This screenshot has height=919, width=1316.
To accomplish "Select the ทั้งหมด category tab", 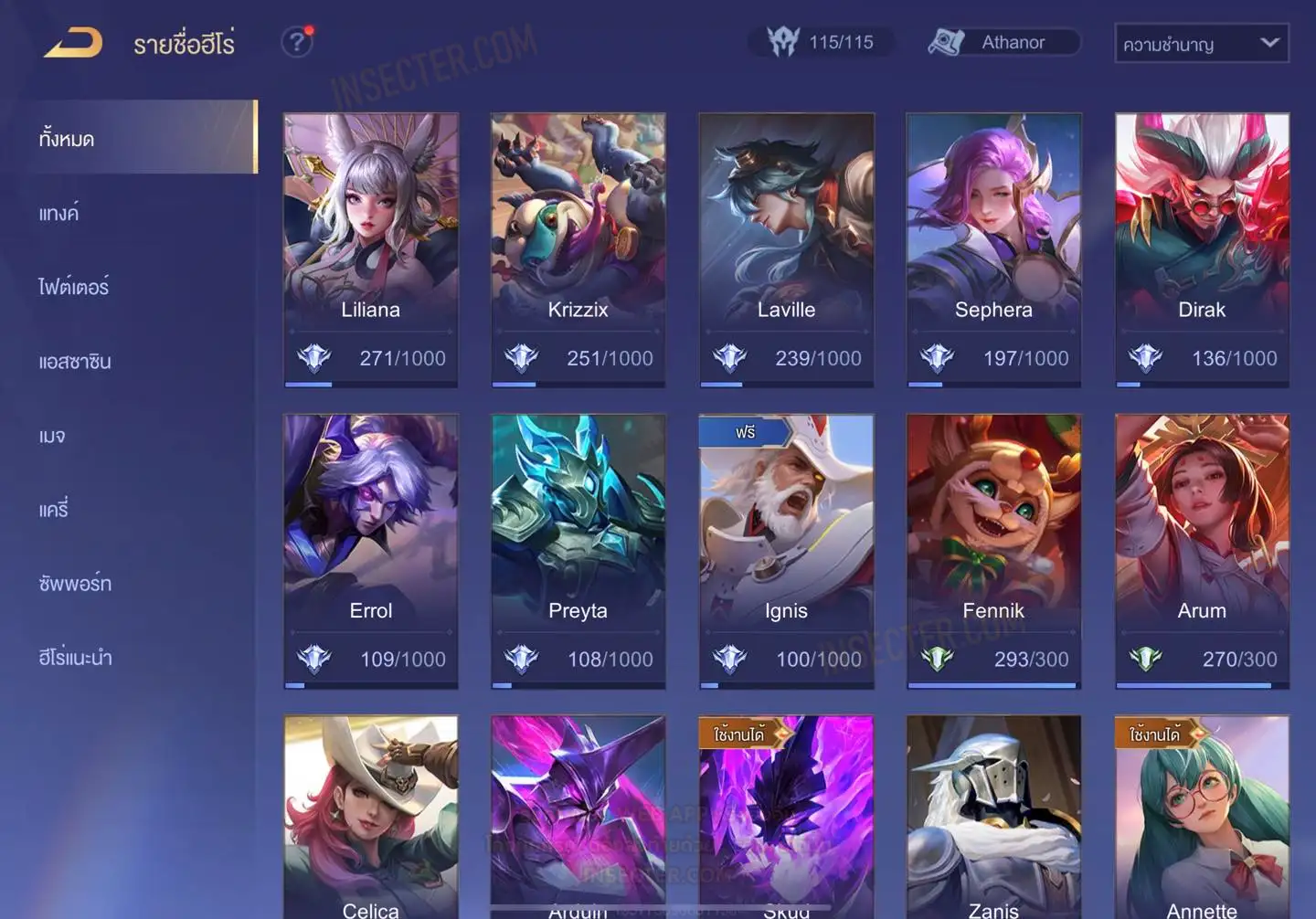I will coord(137,138).
